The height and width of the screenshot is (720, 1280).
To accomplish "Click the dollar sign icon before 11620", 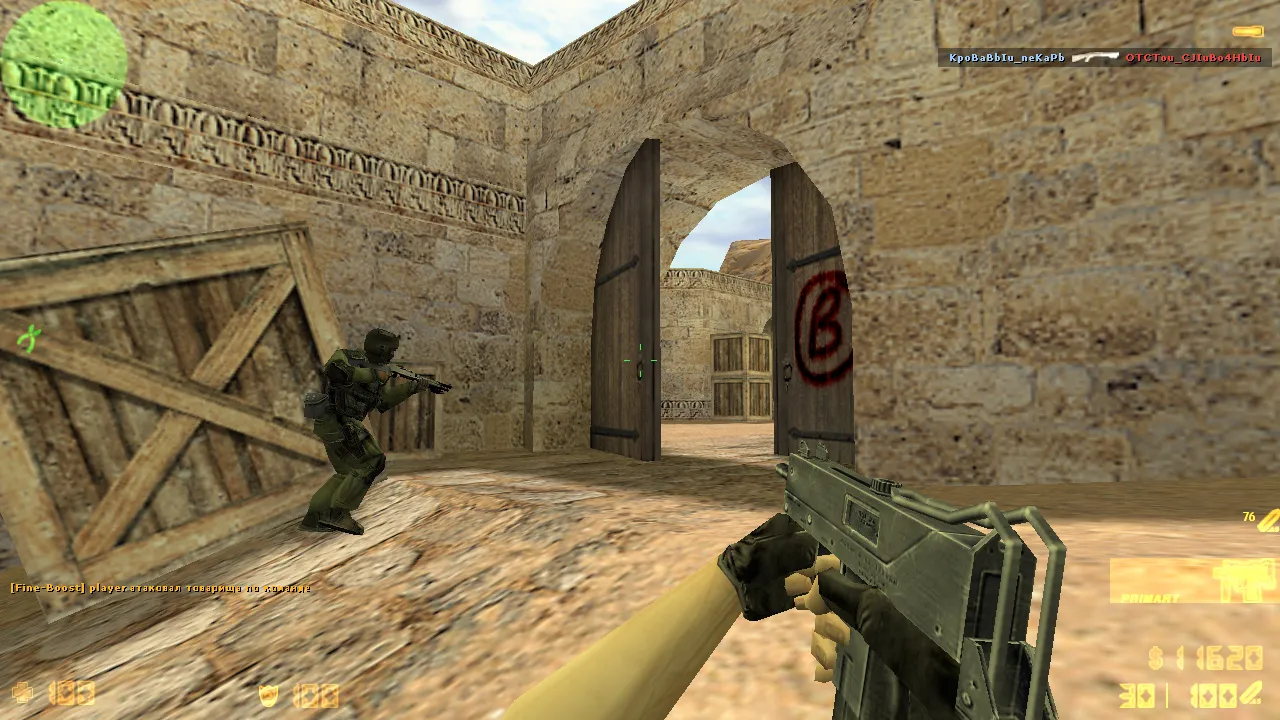I will tap(1154, 660).
